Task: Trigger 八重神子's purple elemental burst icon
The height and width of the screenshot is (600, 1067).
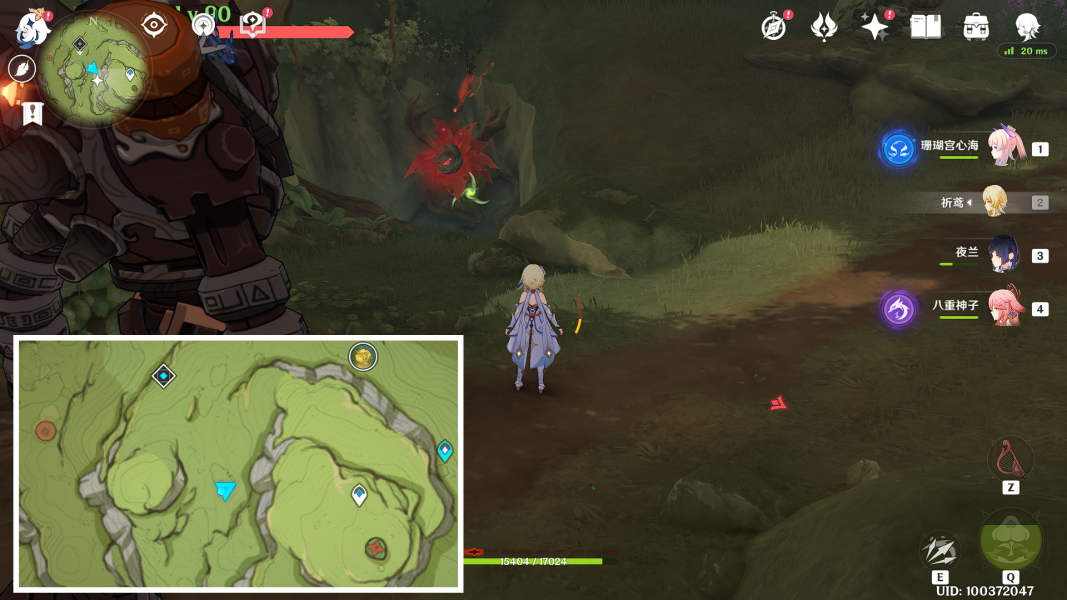Action: [898, 308]
